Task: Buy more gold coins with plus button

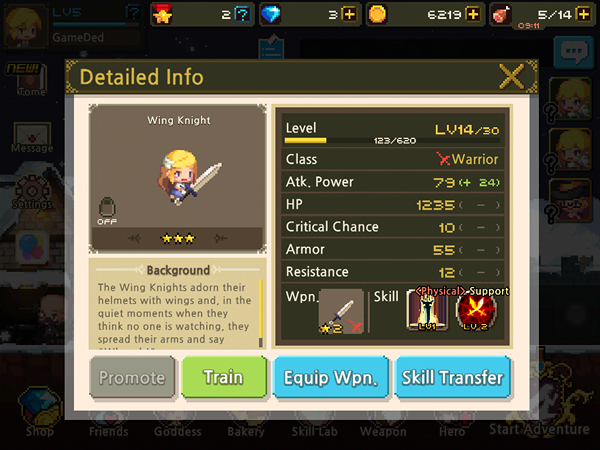Action: point(473,14)
